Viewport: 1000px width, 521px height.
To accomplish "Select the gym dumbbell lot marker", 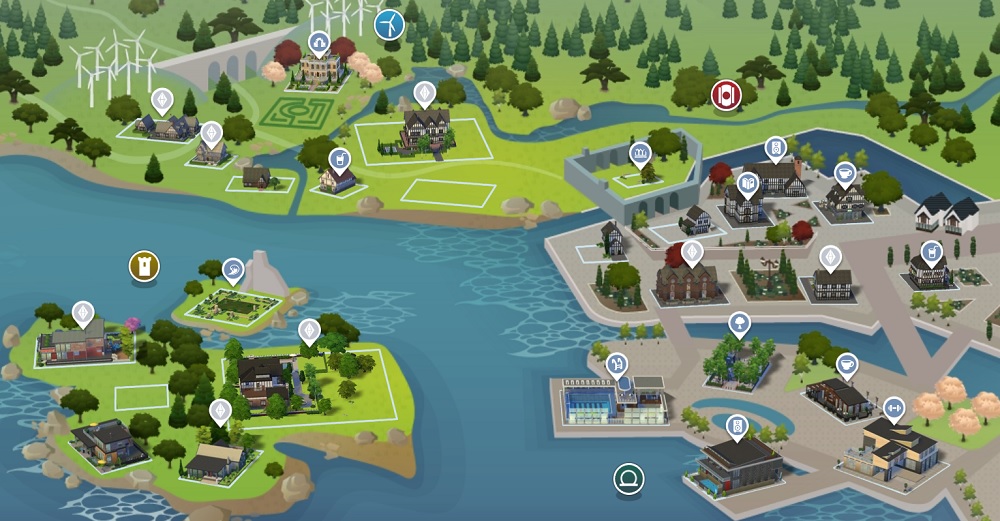I will [x=893, y=406].
